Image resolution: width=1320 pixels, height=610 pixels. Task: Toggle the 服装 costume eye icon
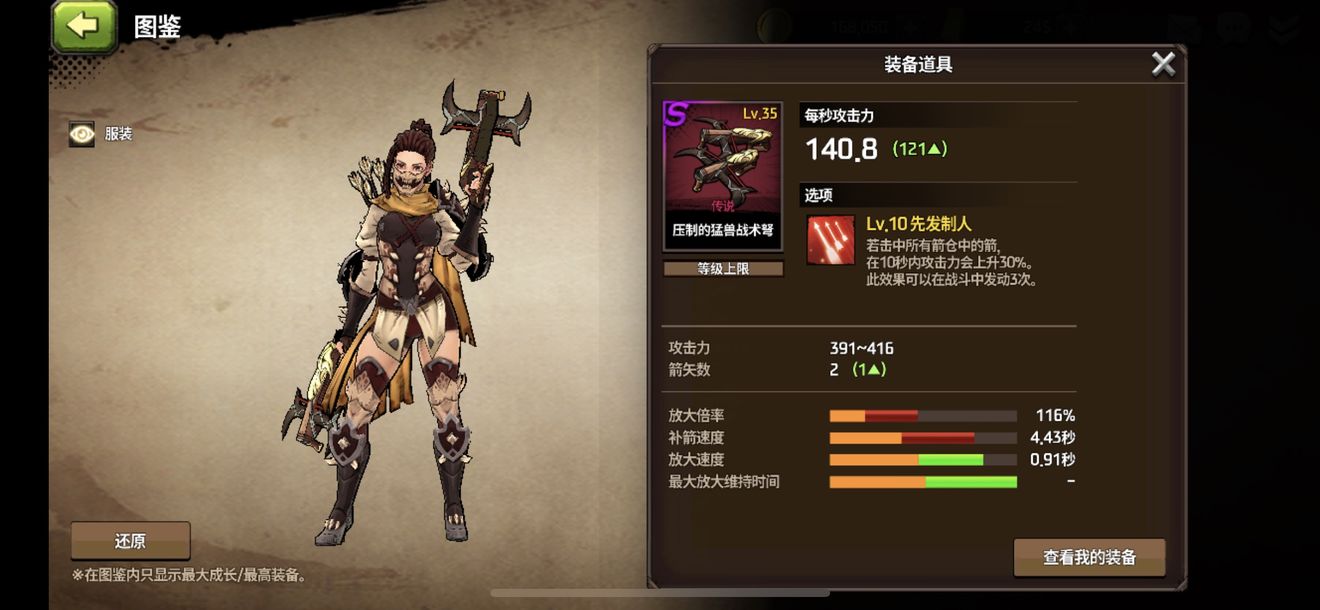pos(82,134)
